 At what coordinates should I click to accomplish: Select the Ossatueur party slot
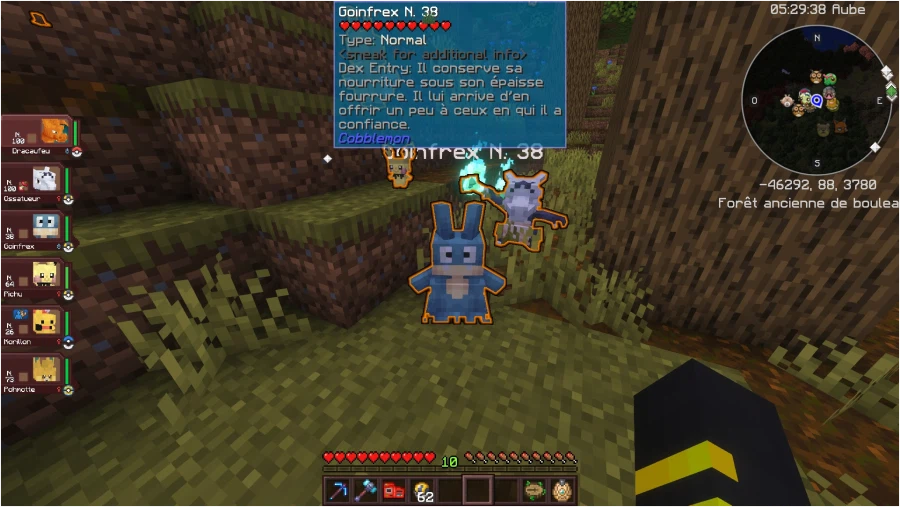click(x=34, y=183)
